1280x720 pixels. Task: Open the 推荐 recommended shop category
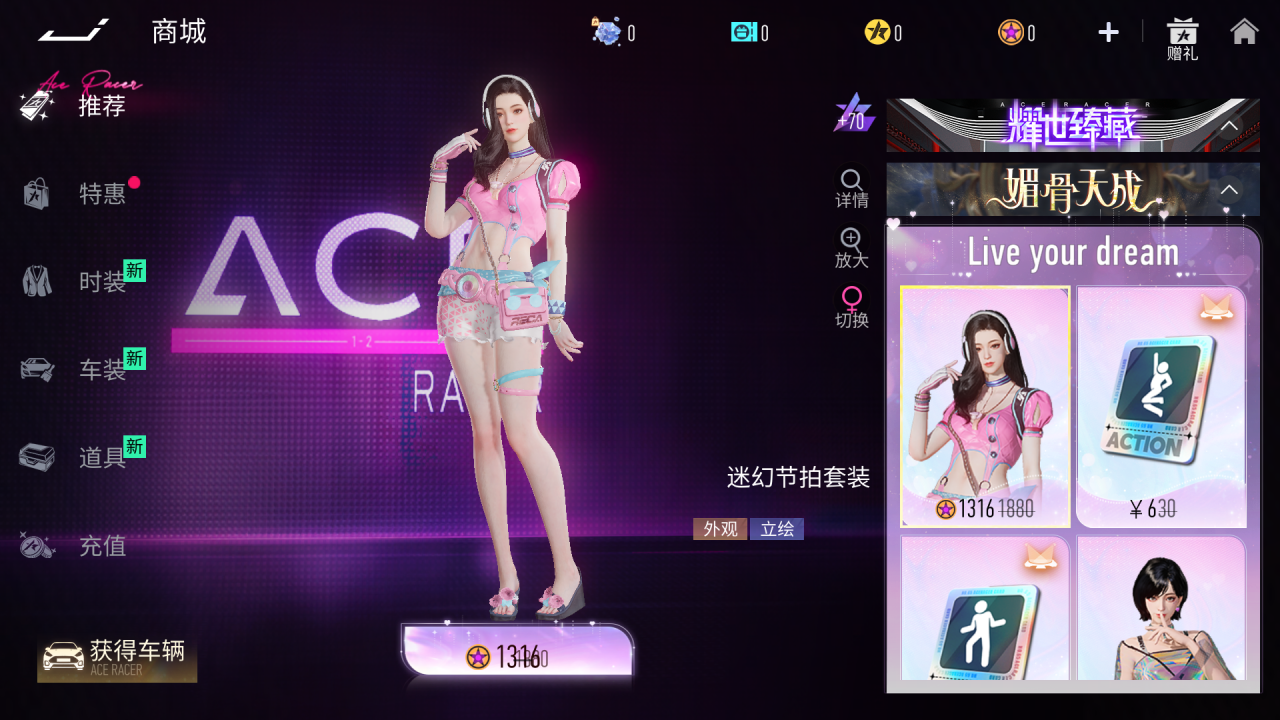101,105
